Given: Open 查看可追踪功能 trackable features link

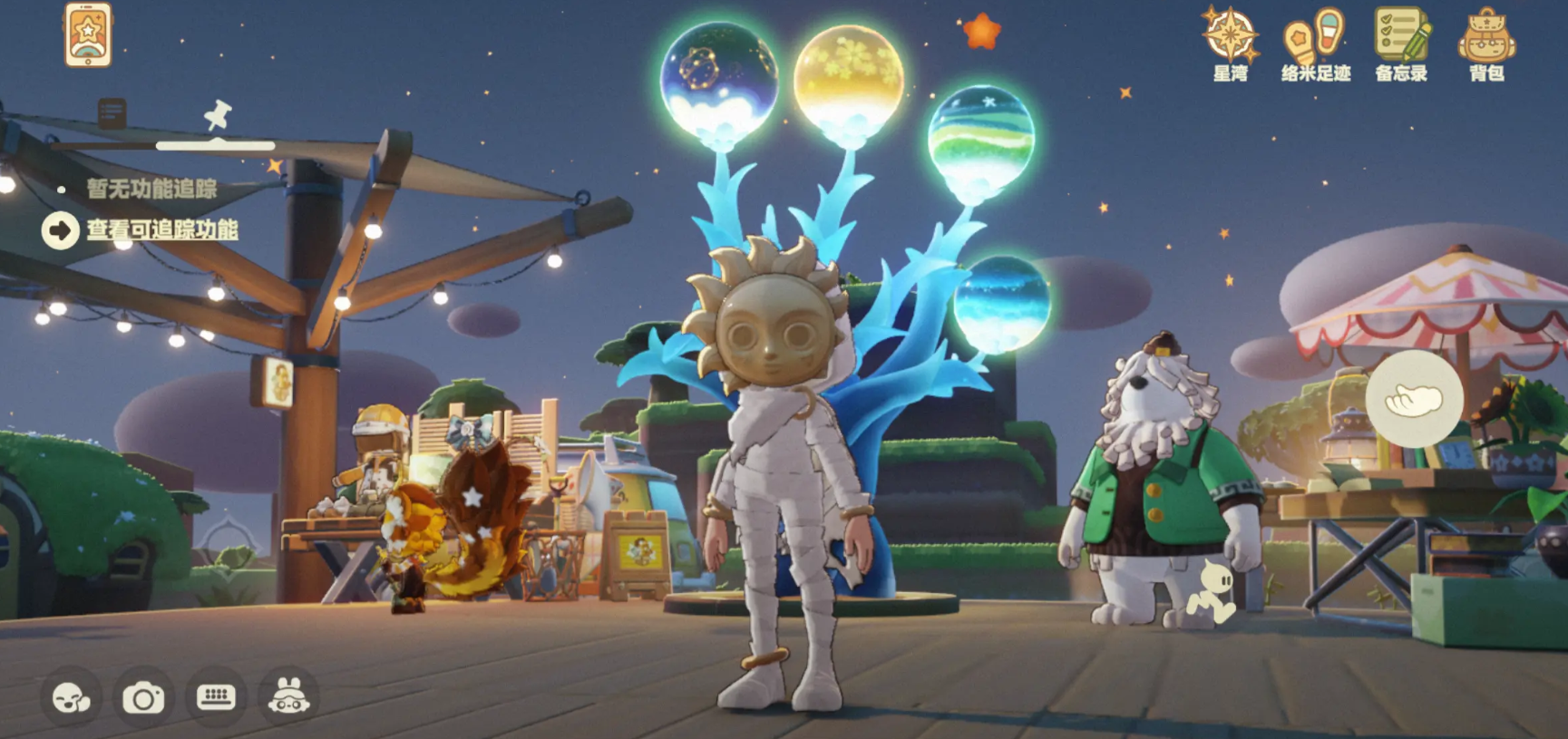Looking at the screenshot, I should coord(161,231).
